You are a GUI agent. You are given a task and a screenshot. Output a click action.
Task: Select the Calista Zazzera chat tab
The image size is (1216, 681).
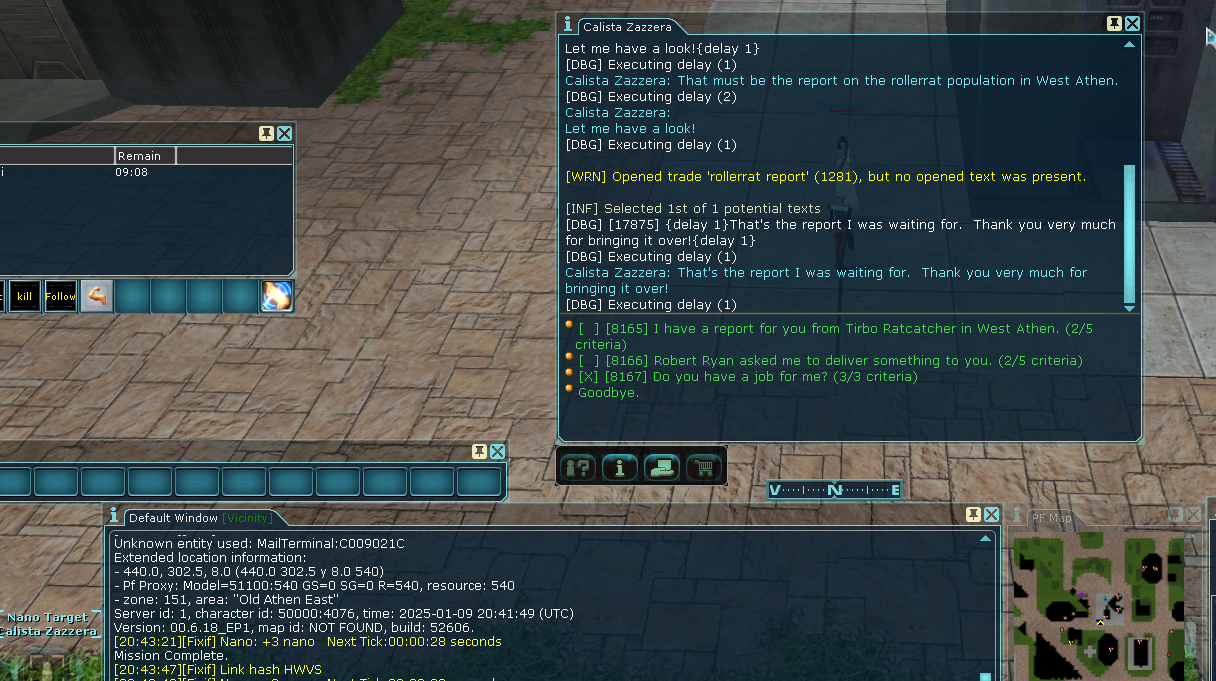(627, 27)
